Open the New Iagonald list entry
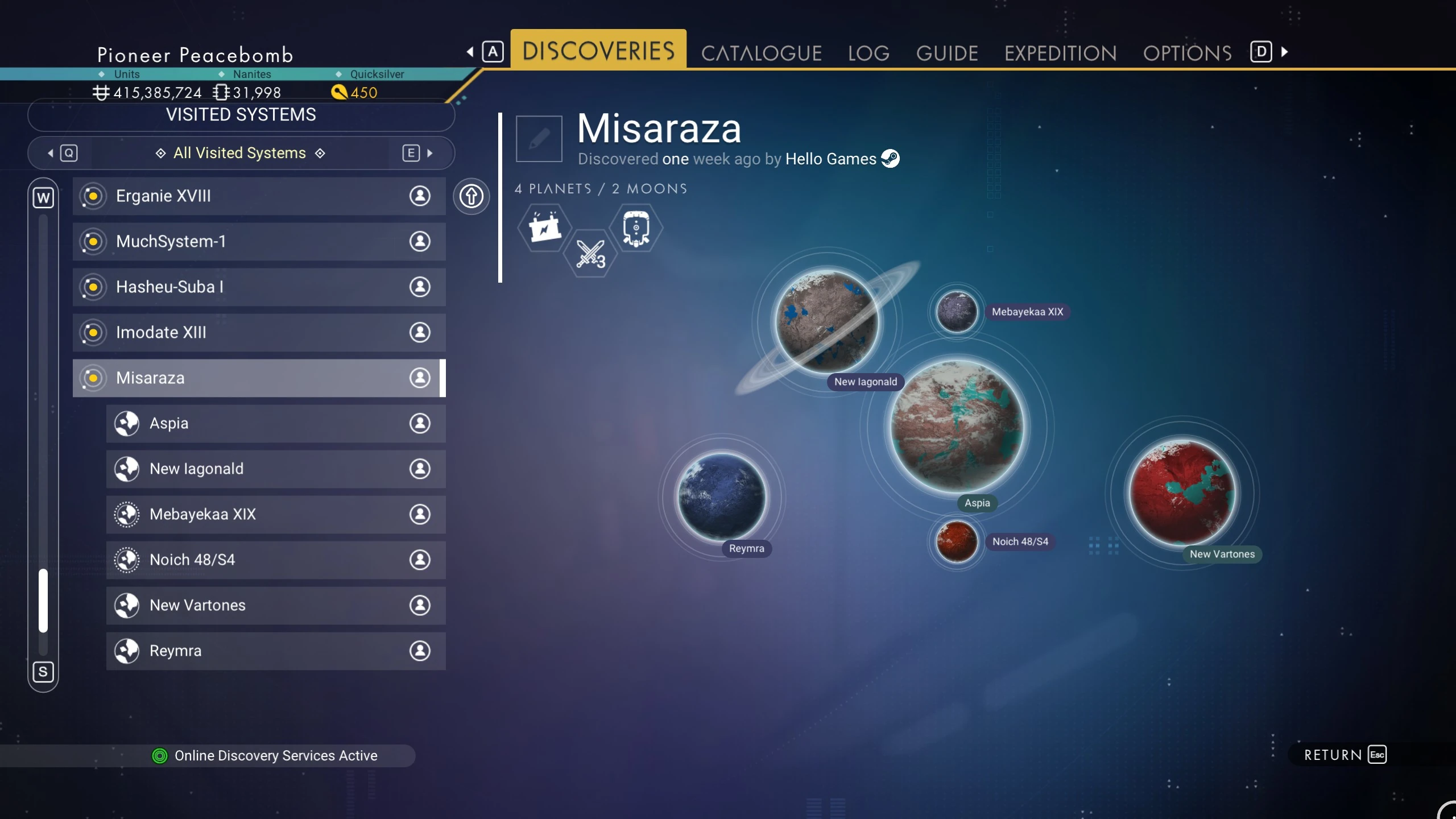The height and width of the screenshot is (819, 1456). pos(276,469)
